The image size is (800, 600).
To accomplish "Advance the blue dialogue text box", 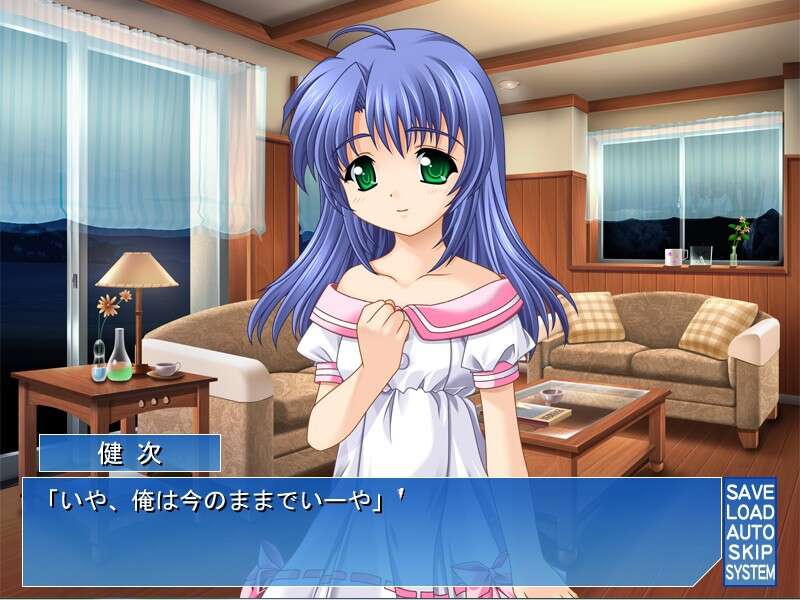I will pyautogui.click(x=370, y=532).
